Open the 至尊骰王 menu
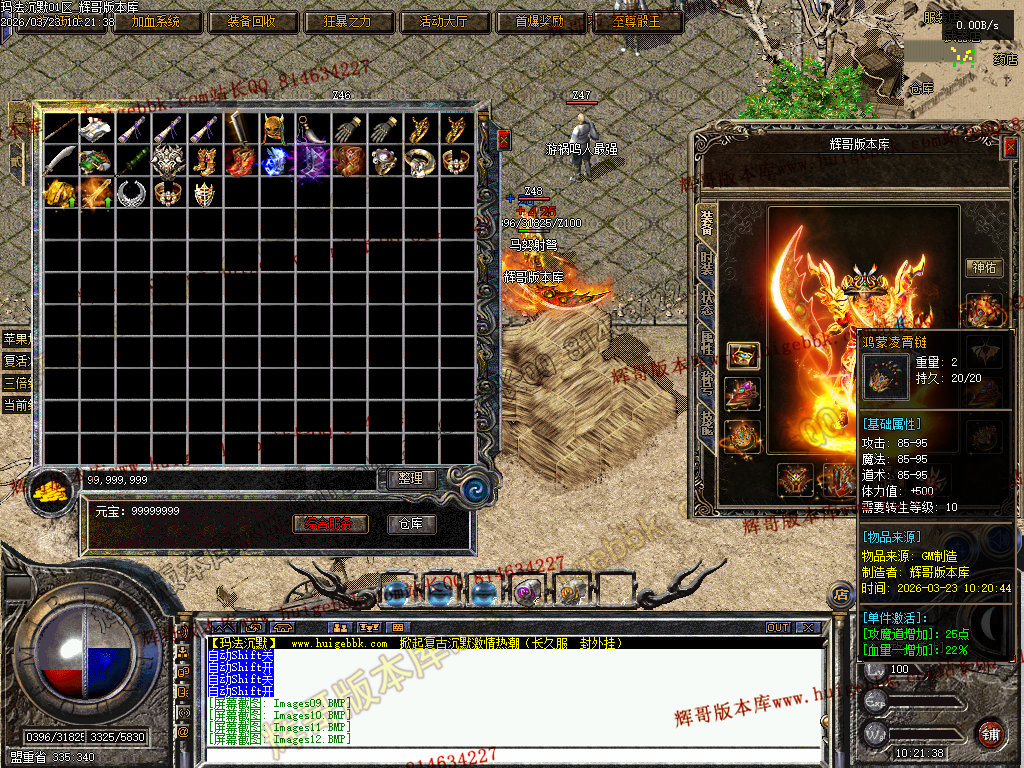 635,21
